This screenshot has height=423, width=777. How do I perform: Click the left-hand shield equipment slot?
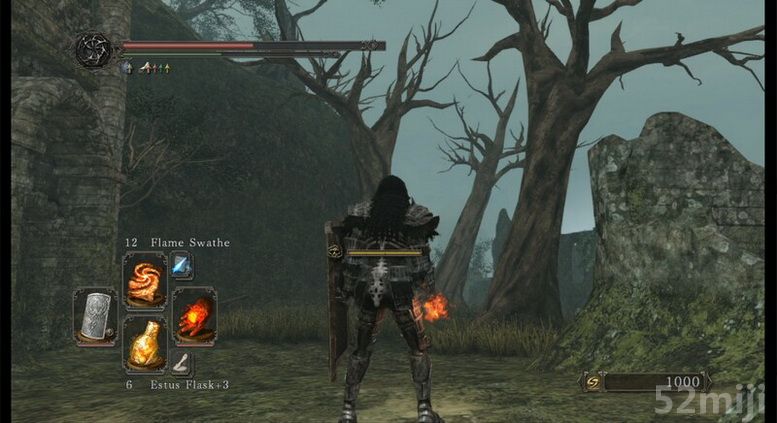95,316
